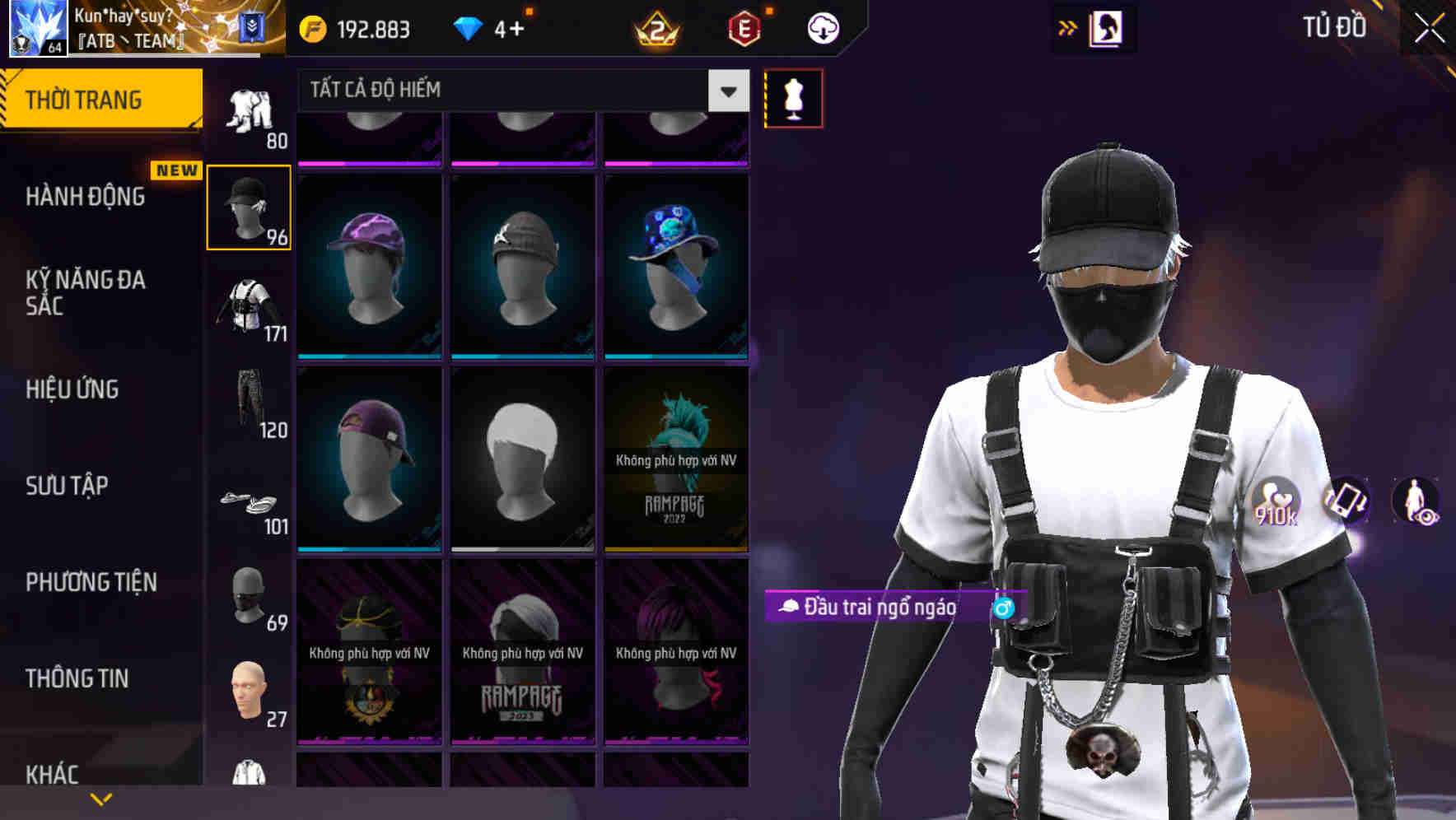The width and height of the screenshot is (1456, 820).
Task: Select the shoes category icon
Action: pos(248,504)
